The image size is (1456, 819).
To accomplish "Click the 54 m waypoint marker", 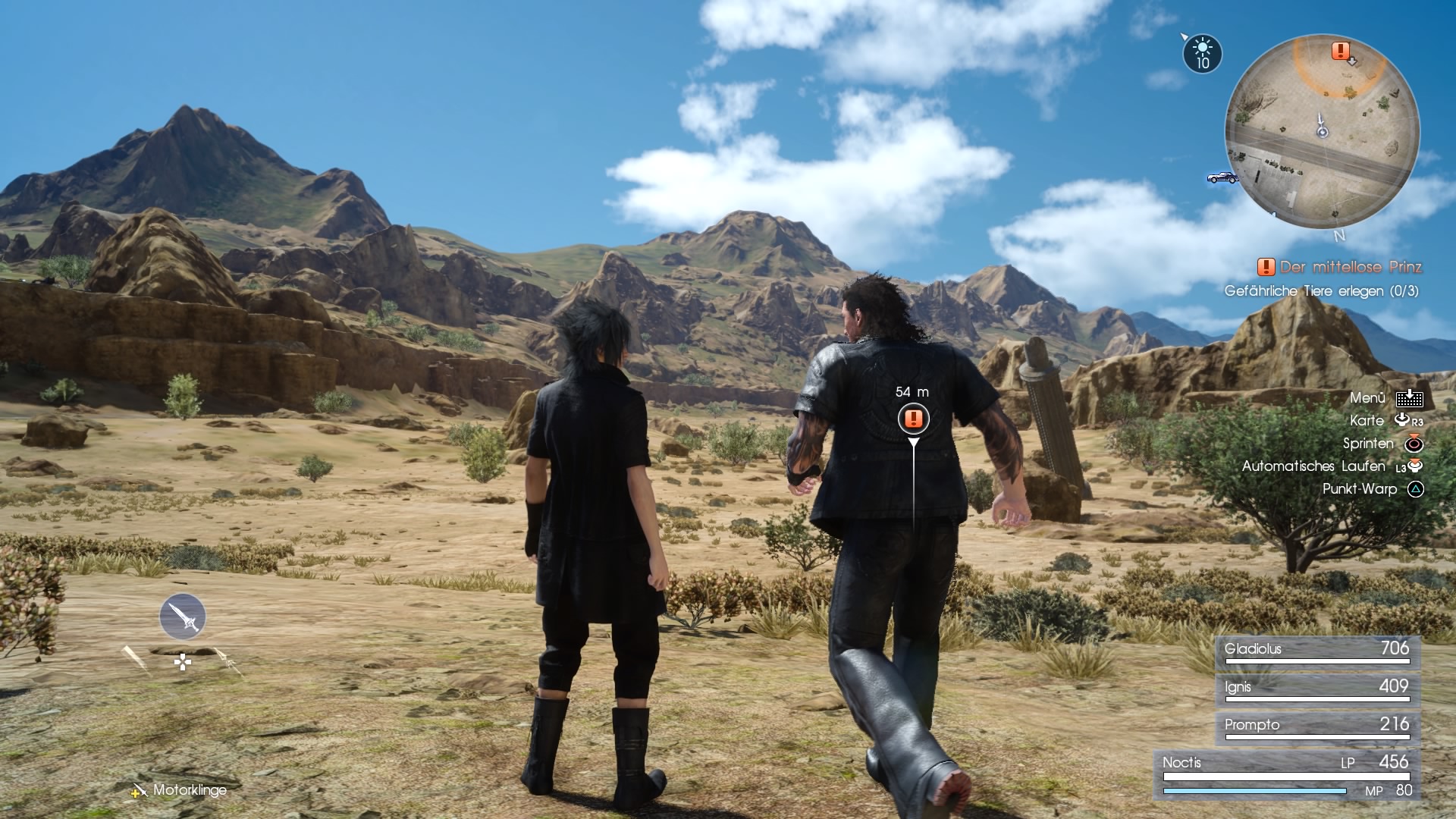I will click(912, 419).
